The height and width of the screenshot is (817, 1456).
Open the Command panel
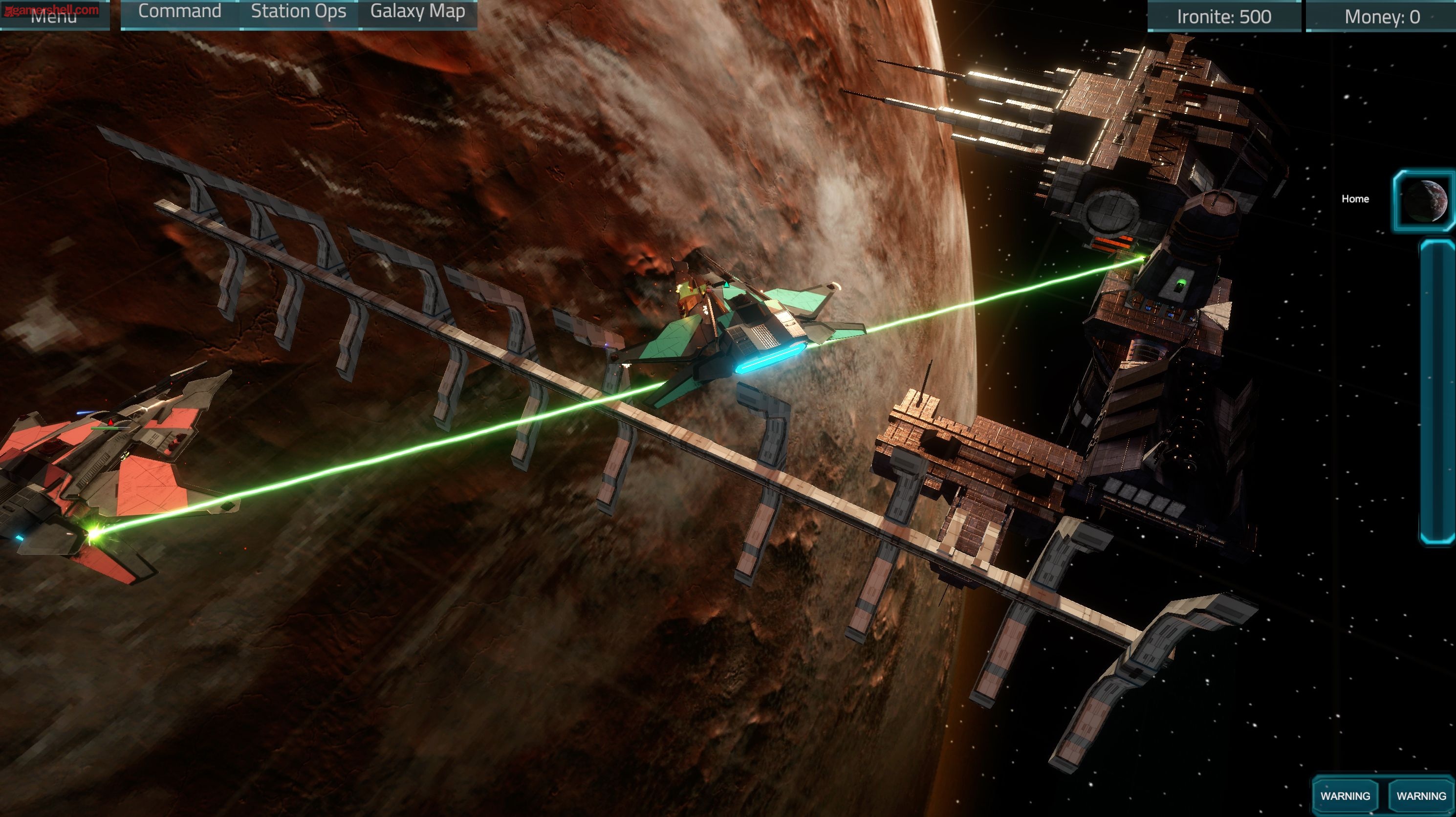pyautogui.click(x=180, y=12)
